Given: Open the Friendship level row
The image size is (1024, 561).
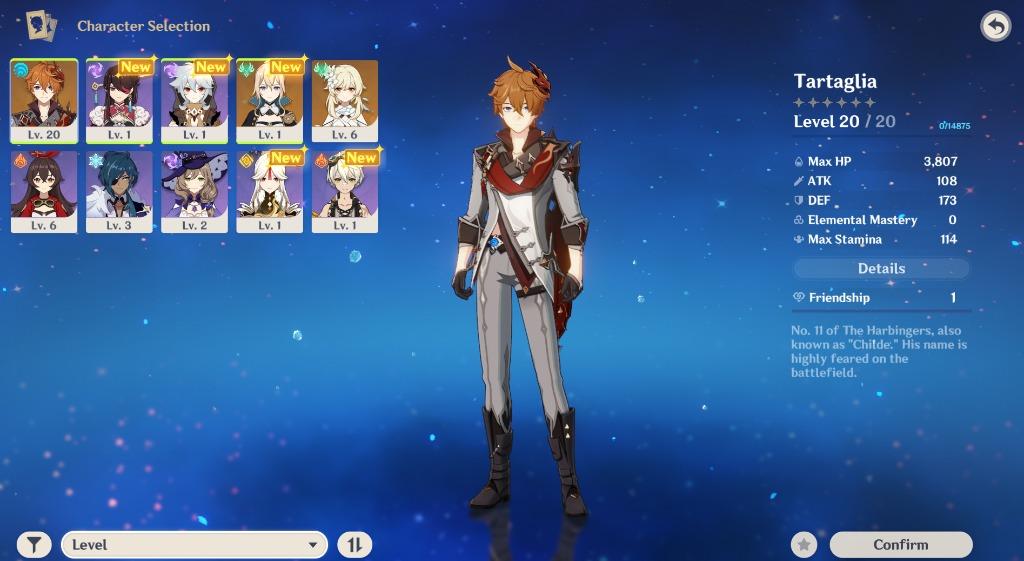Looking at the screenshot, I should coord(881,298).
